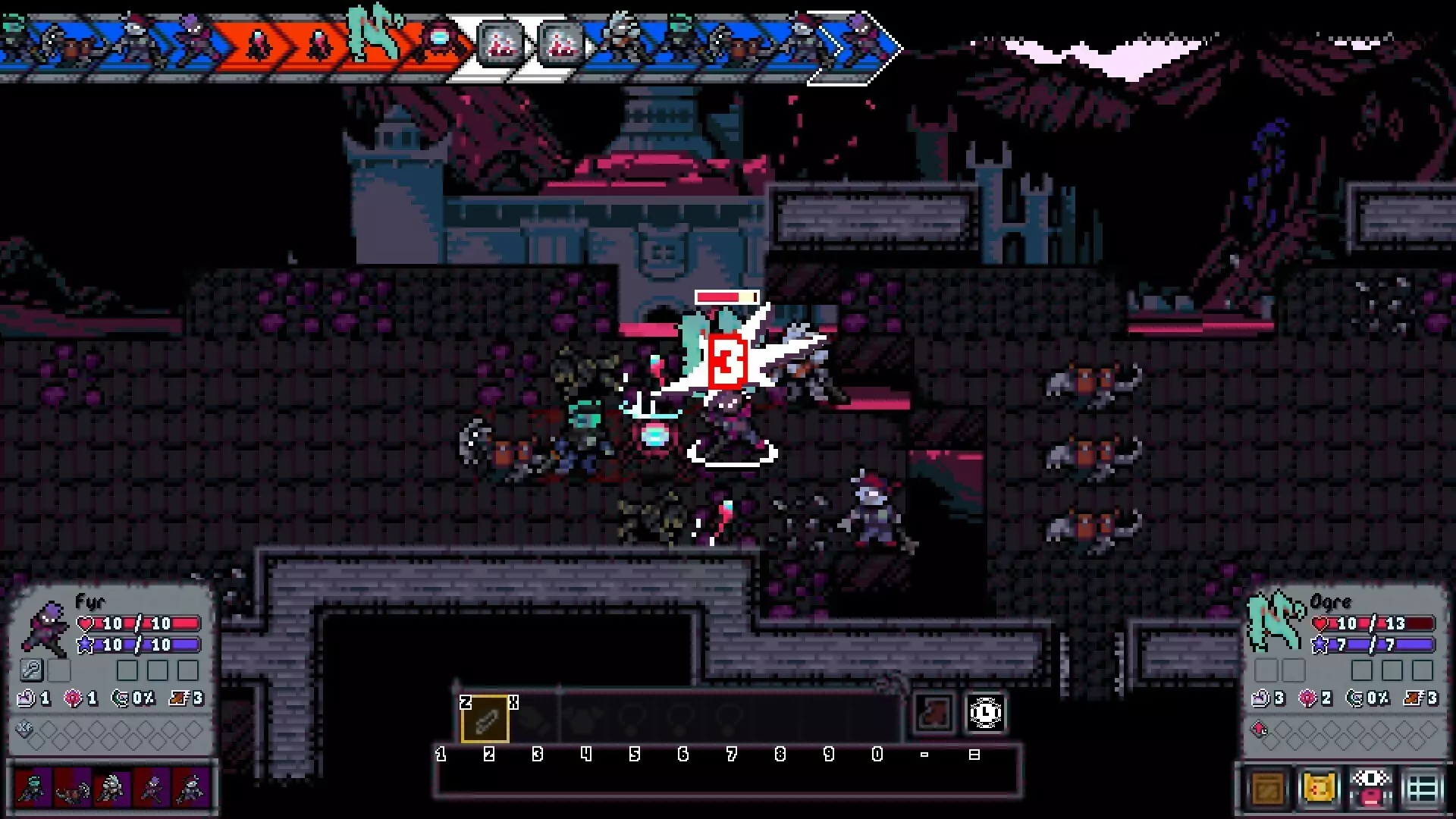Open the grid view icon in the bottom-right corner
This screenshot has height=819, width=1456.
coord(1423,788)
